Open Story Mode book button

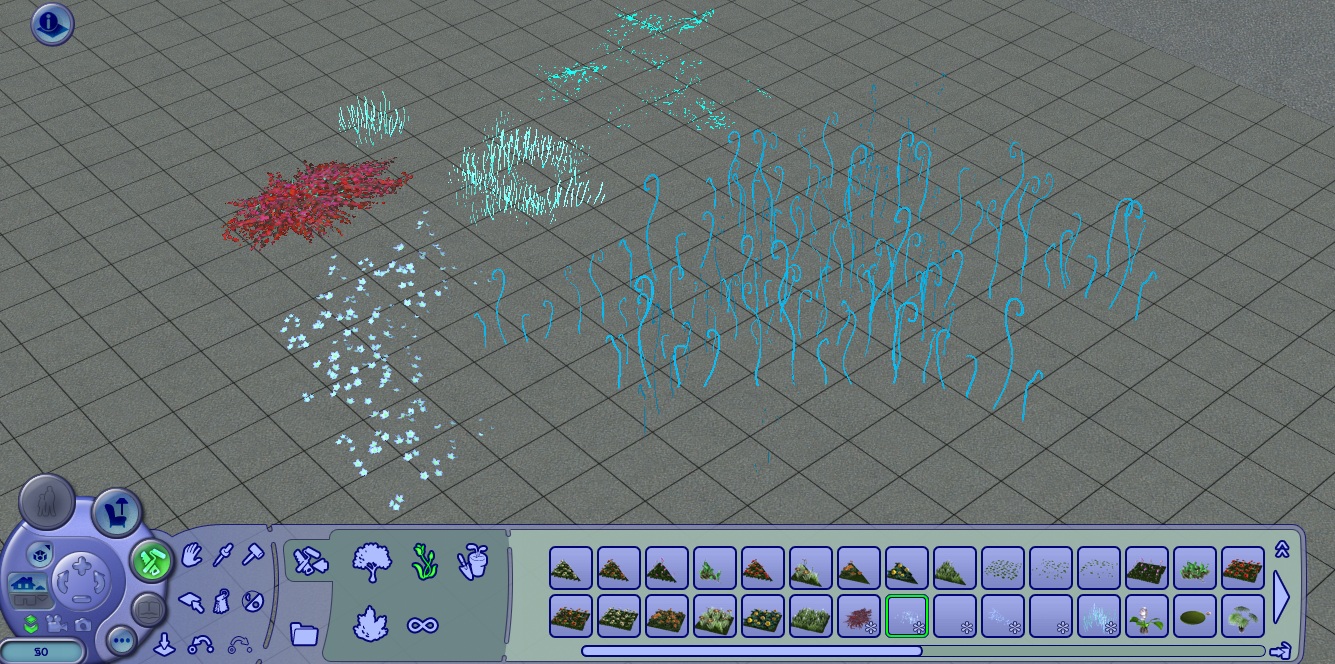point(148,607)
